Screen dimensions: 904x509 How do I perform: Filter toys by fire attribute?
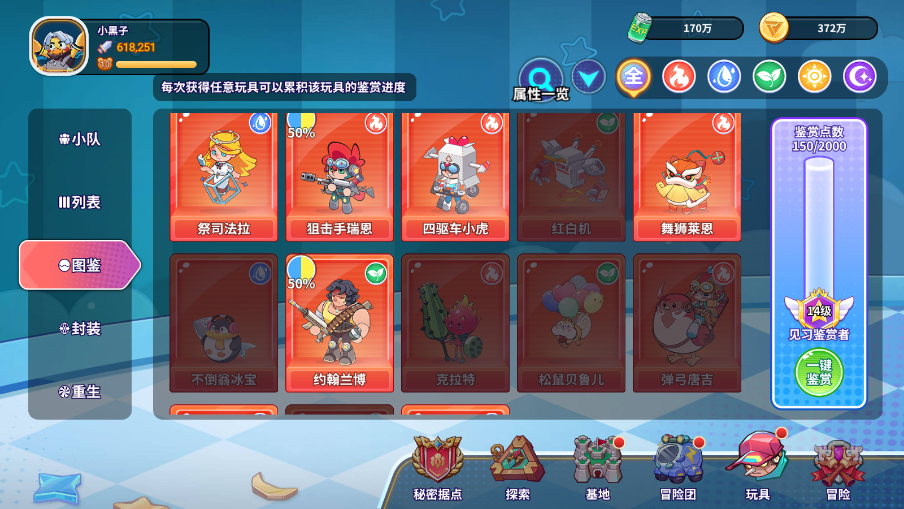point(679,76)
